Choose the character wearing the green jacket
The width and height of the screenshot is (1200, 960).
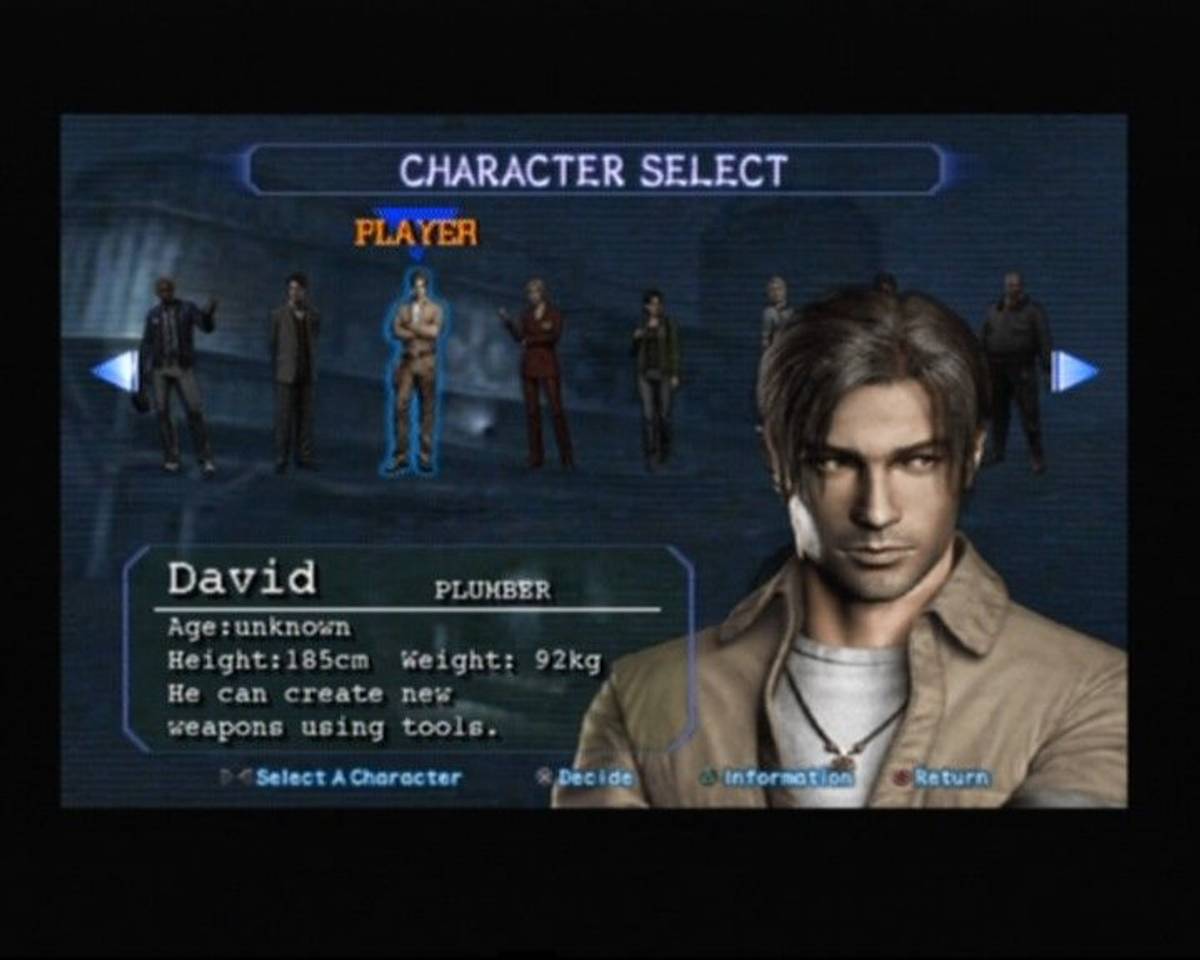[655, 375]
